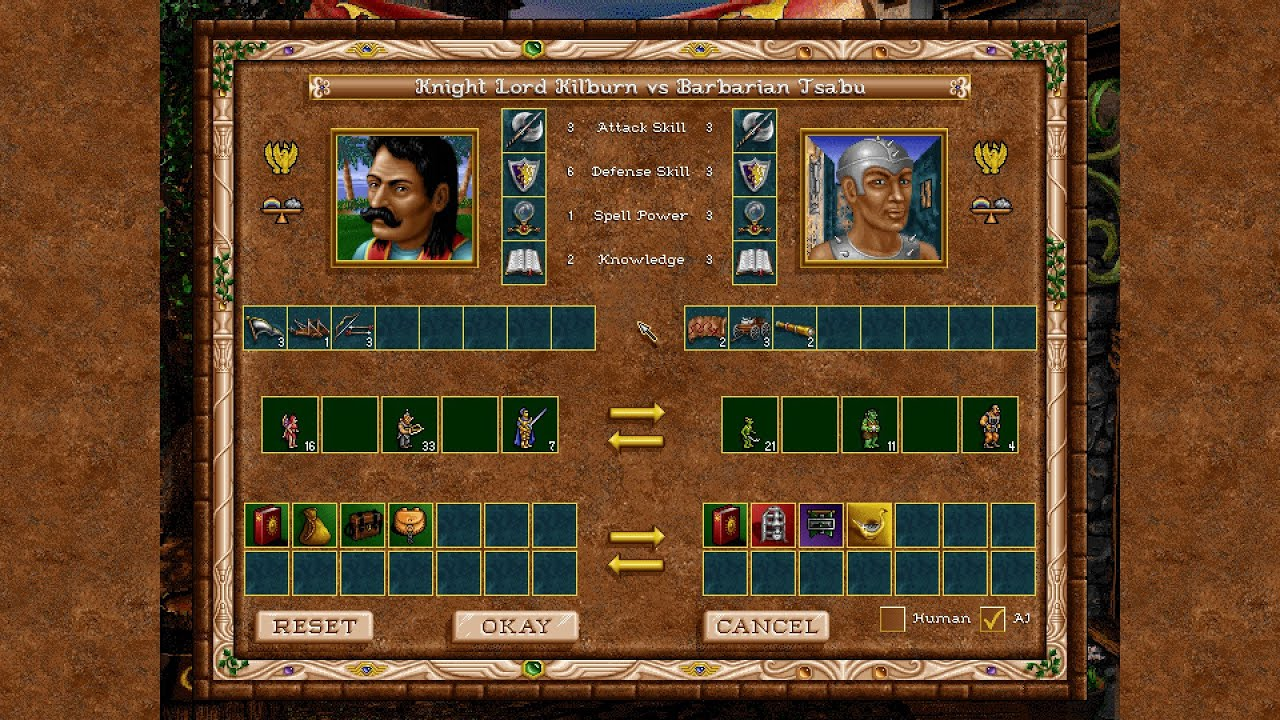Select the golden lamp artifact
This screenshot has width=1280, height=720.
tap(870, 525)
